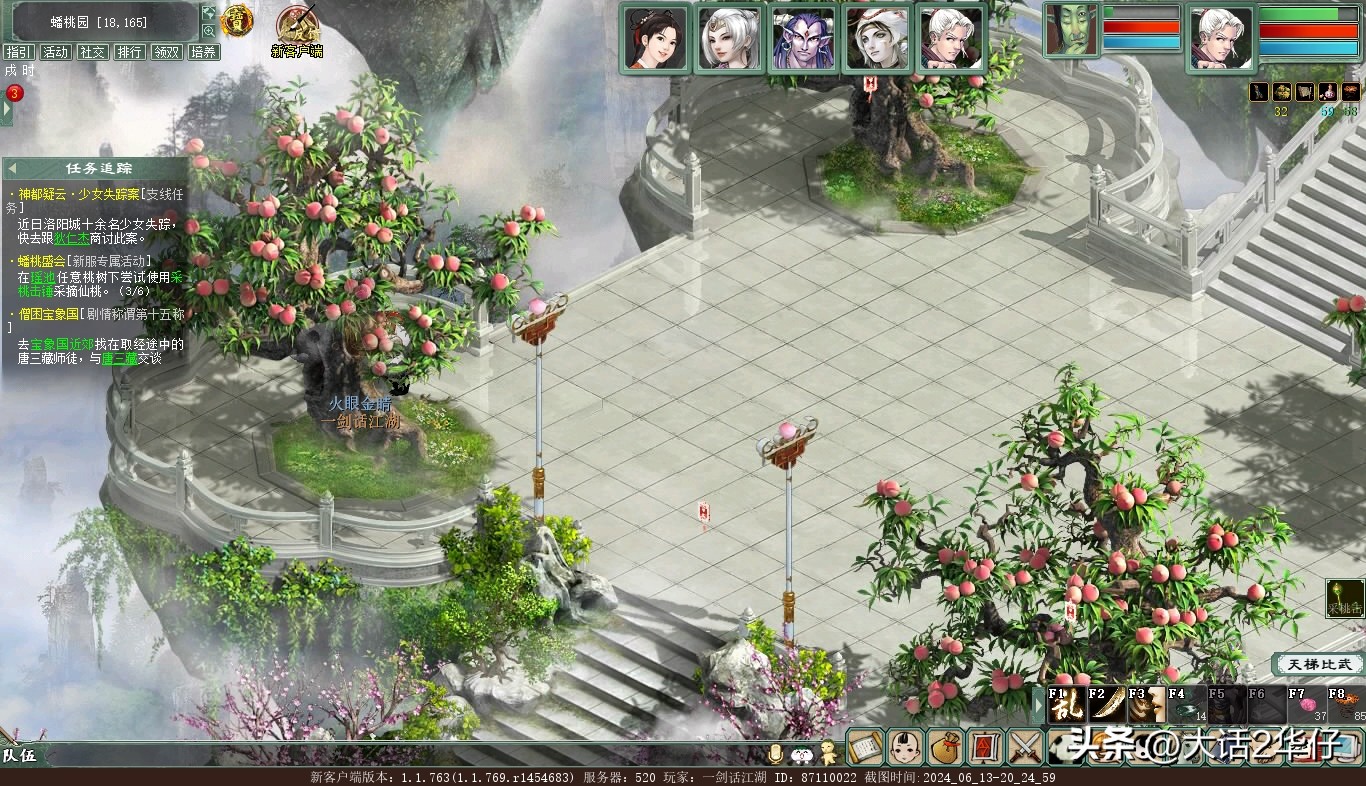Use the F1 乱 skill
This screenshot has height=786, width=1366.
tap(1066, 705)
